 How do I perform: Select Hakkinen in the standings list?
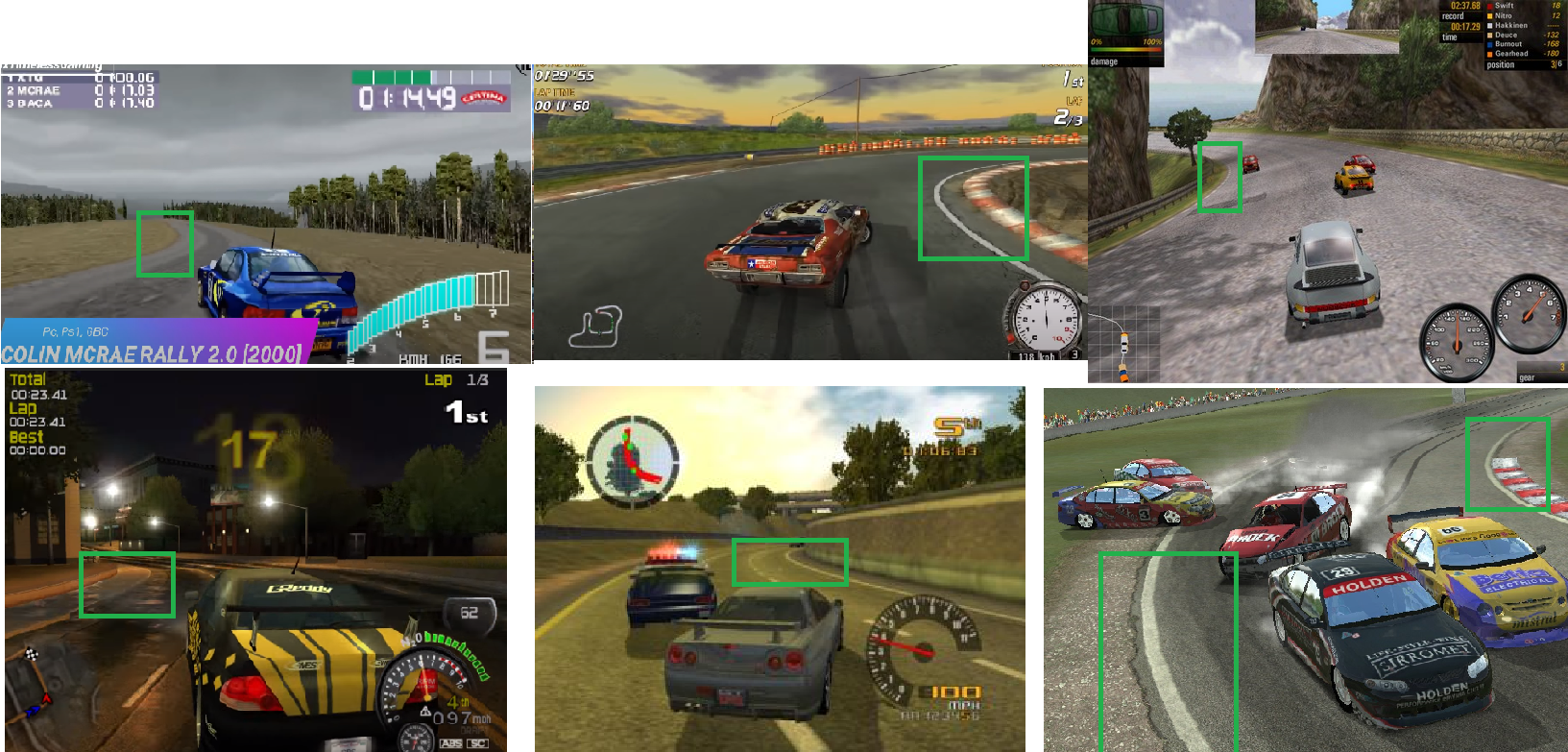tap(1510, 25)
